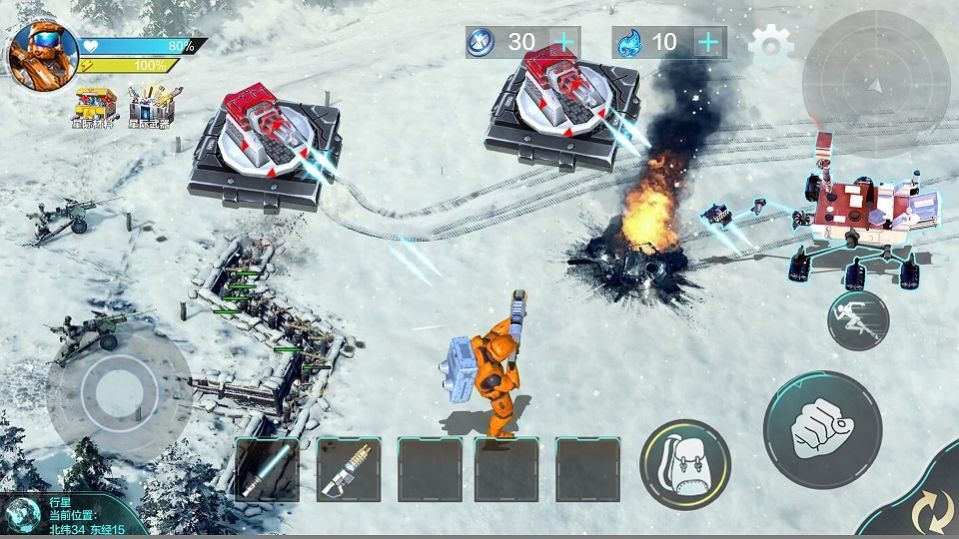Open the player avatar portrait
959x539 pixels.
[x=44, y=54]
